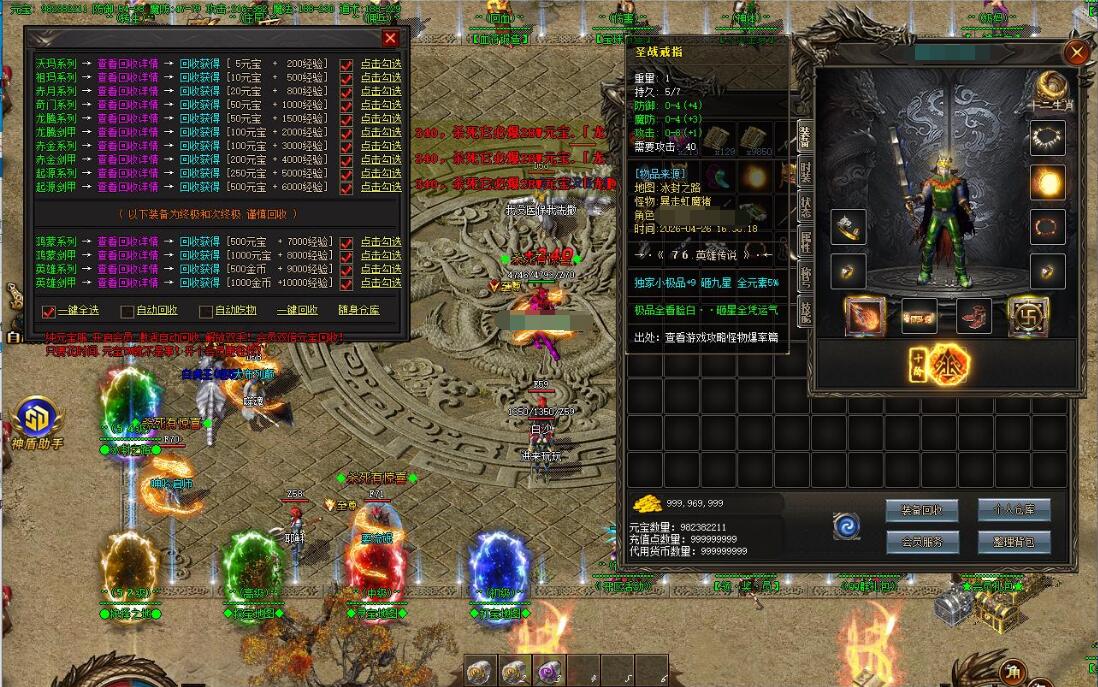Open the 装备回收 equipment recycle button
This screenshot has height=687, width=1098.
click(x=921, y=509)
